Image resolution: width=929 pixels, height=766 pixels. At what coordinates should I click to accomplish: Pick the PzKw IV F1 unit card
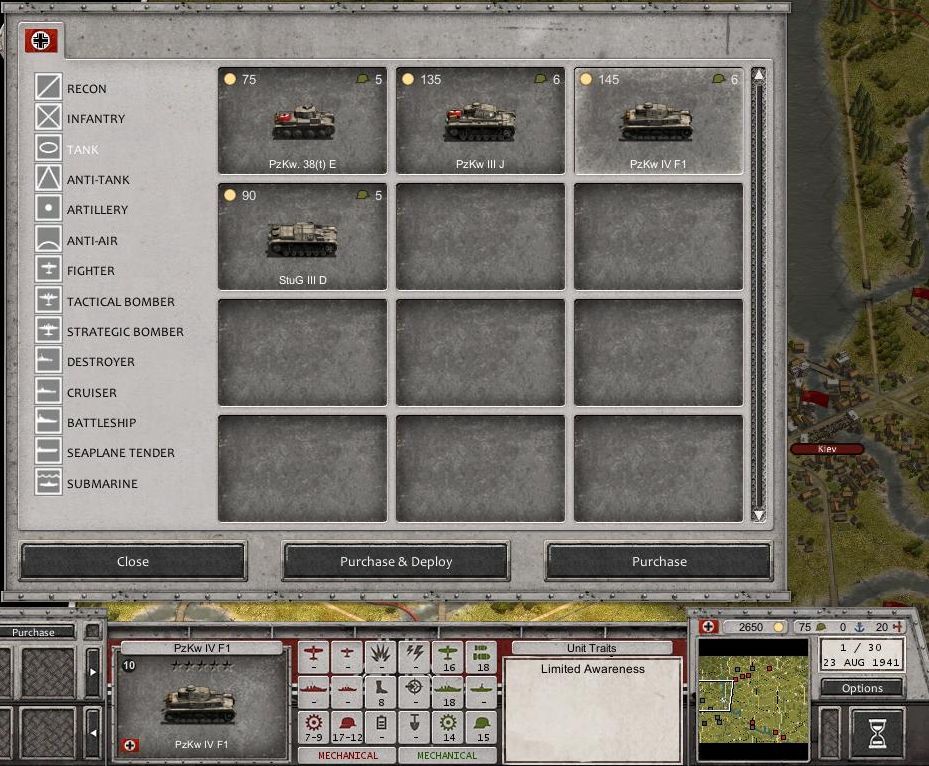point(658,121)
